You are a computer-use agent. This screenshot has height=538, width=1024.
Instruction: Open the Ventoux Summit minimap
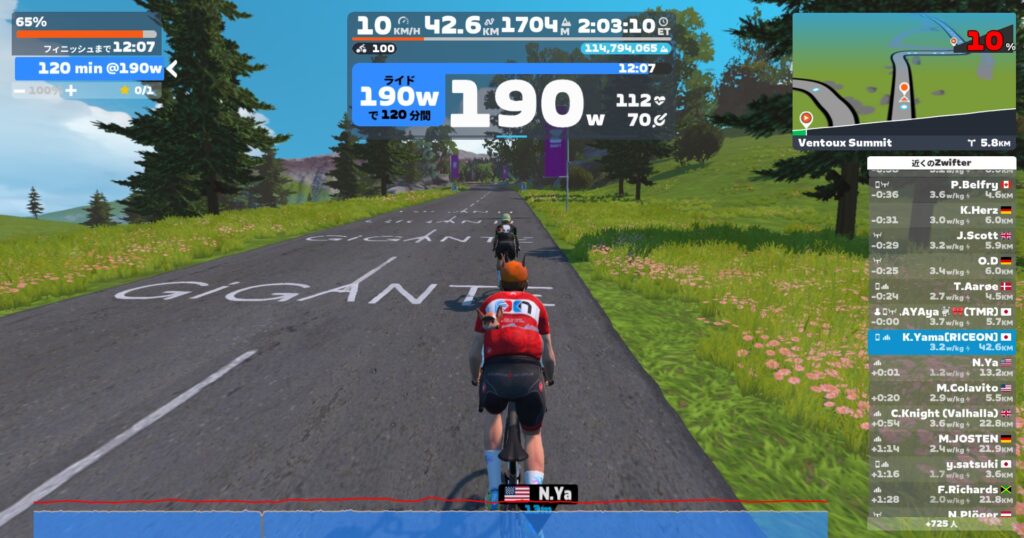click(903, 82)
